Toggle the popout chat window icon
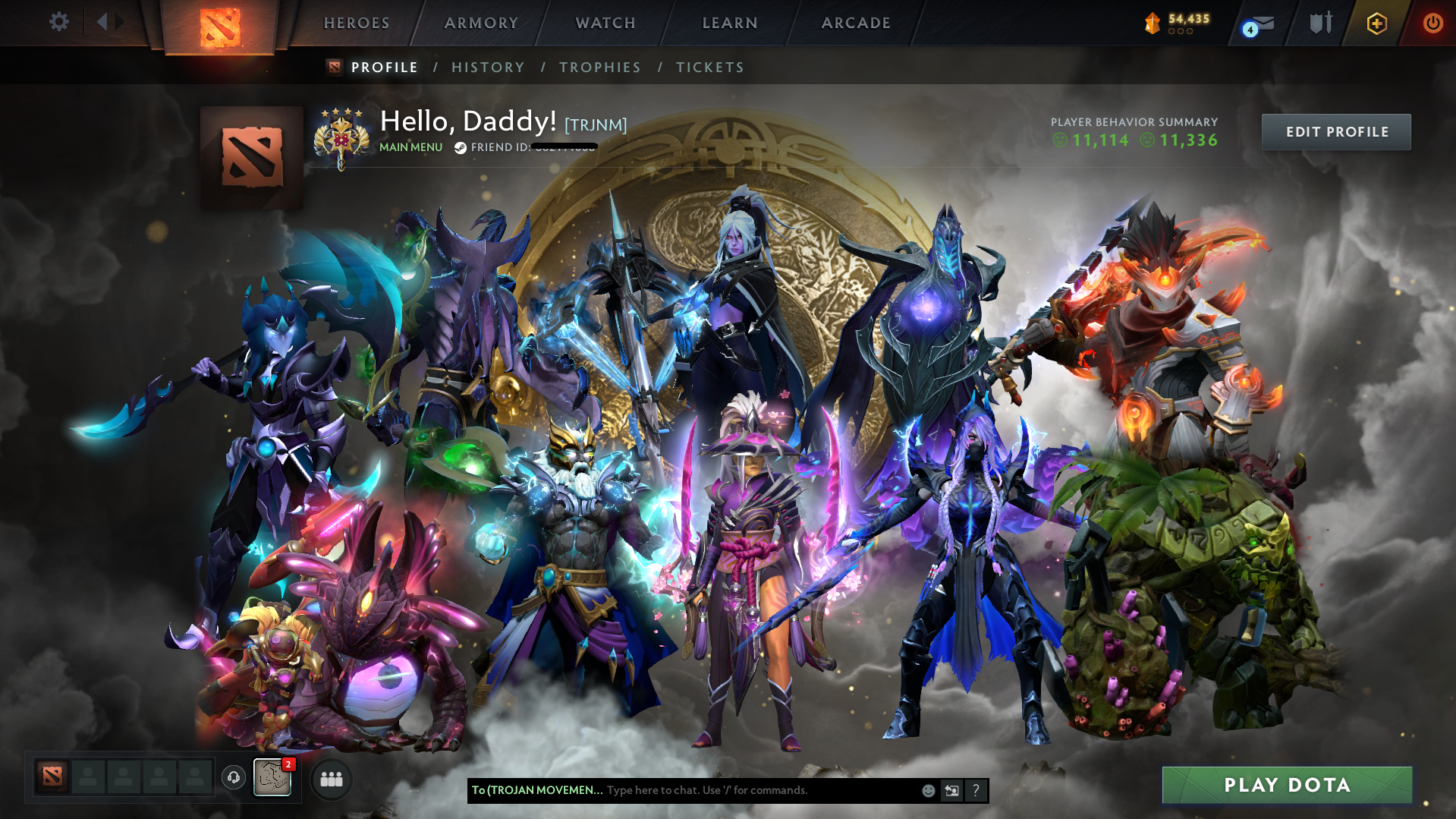 coord(952,790)
